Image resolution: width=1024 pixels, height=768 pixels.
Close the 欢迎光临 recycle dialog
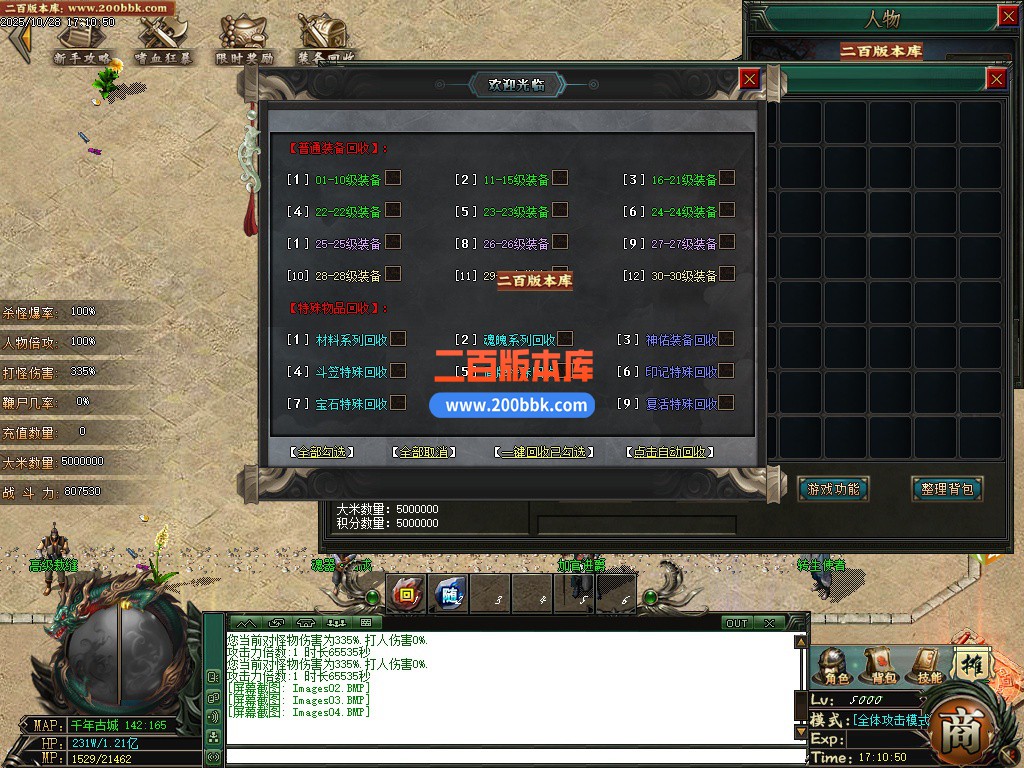click(749, 79)
